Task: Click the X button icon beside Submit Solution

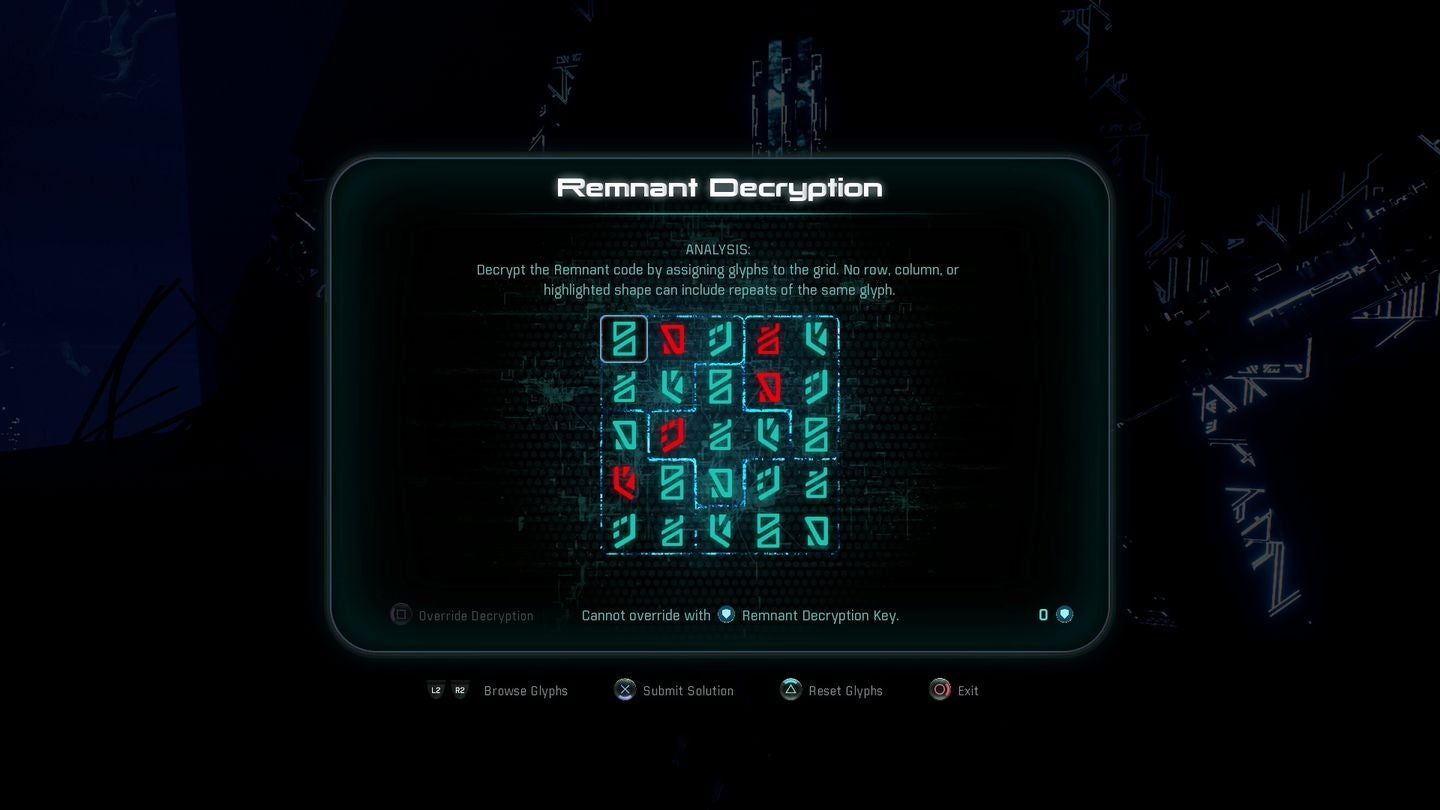Action: click(624, 690)
